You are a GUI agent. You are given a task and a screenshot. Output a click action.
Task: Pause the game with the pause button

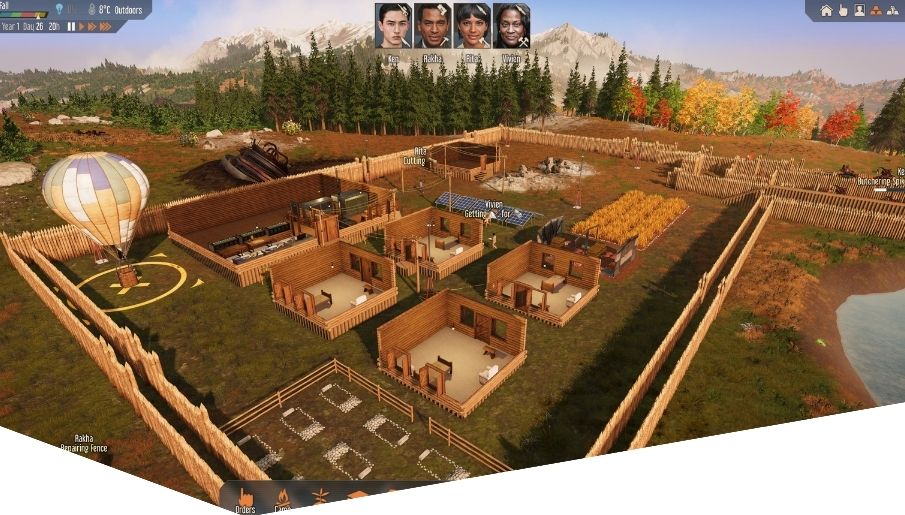click(72, 27)
